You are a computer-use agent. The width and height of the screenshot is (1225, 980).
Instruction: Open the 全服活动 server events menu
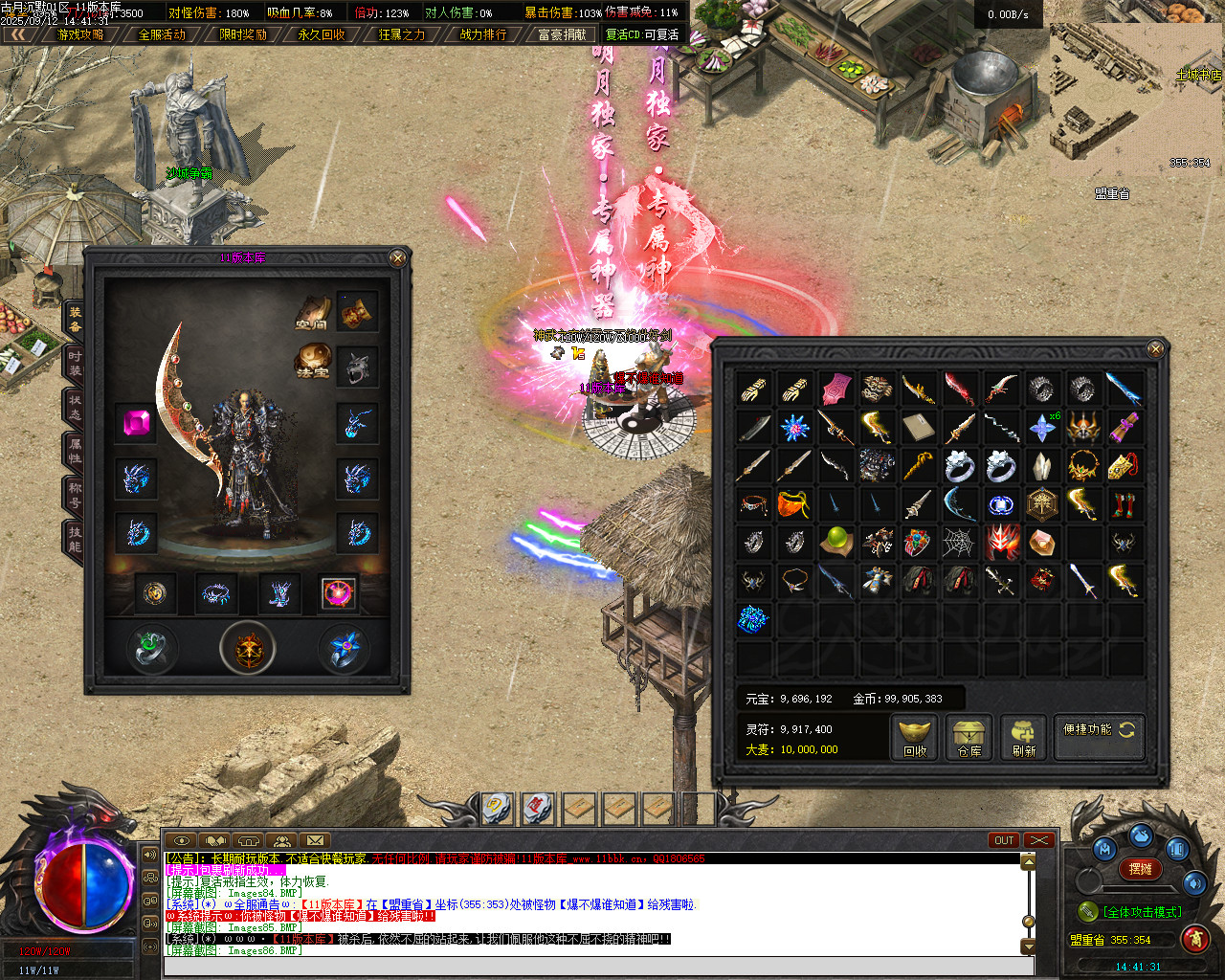(162, 34)
